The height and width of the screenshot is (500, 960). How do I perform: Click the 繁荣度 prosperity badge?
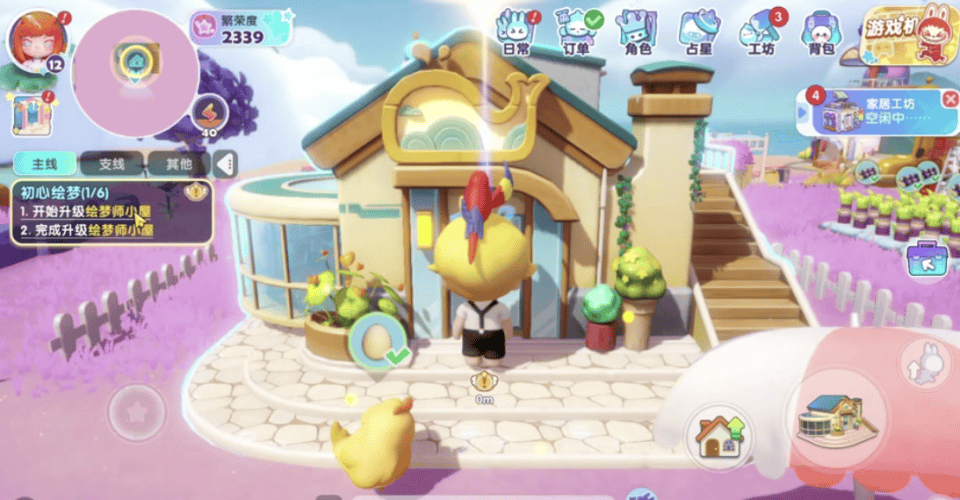tap(242, 29)
